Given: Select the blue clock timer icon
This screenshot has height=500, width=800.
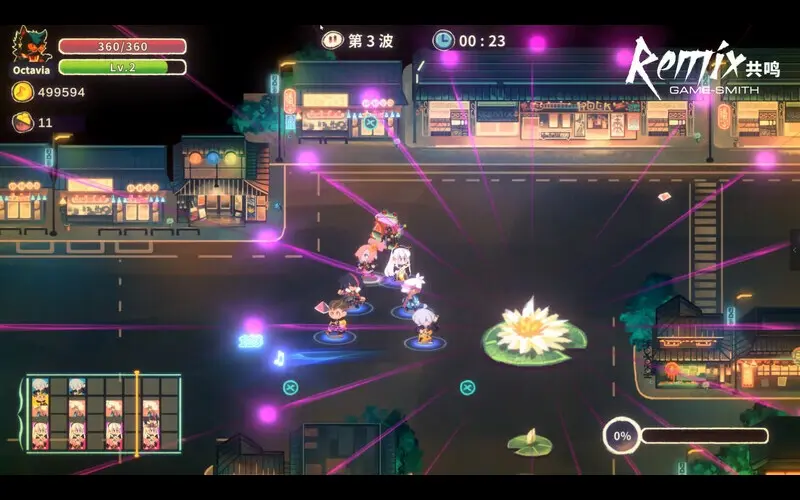Looking at the screenshot, I should point(443,41).
